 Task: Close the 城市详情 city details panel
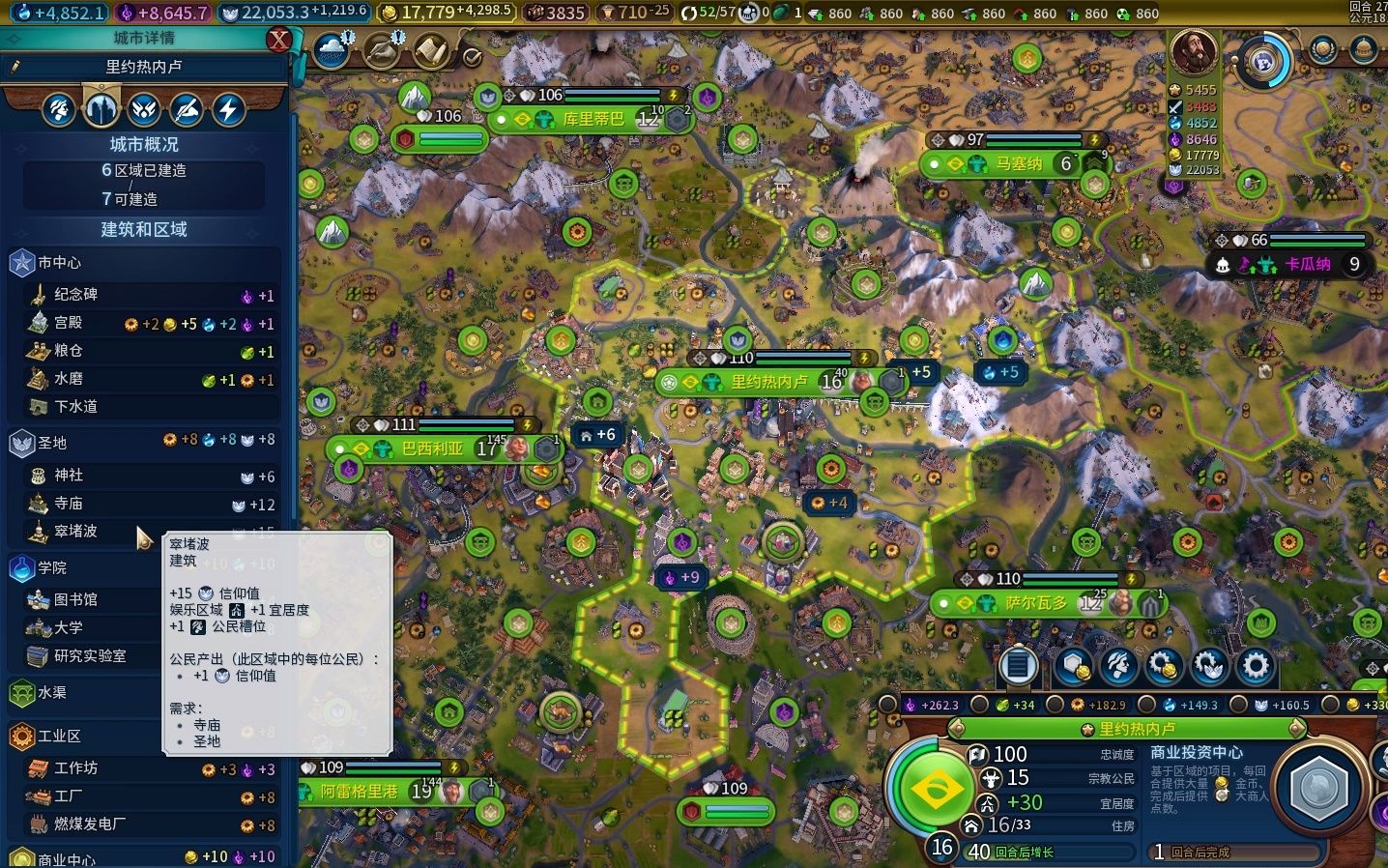tap(278, 40)
